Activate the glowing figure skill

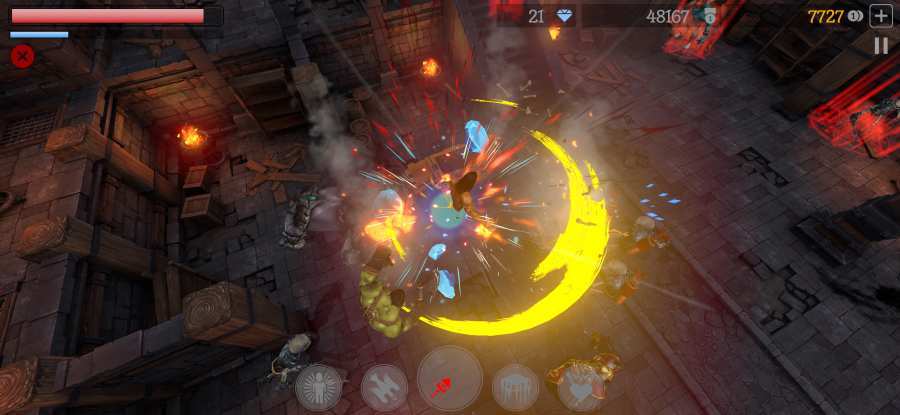(x=318, y=386)
